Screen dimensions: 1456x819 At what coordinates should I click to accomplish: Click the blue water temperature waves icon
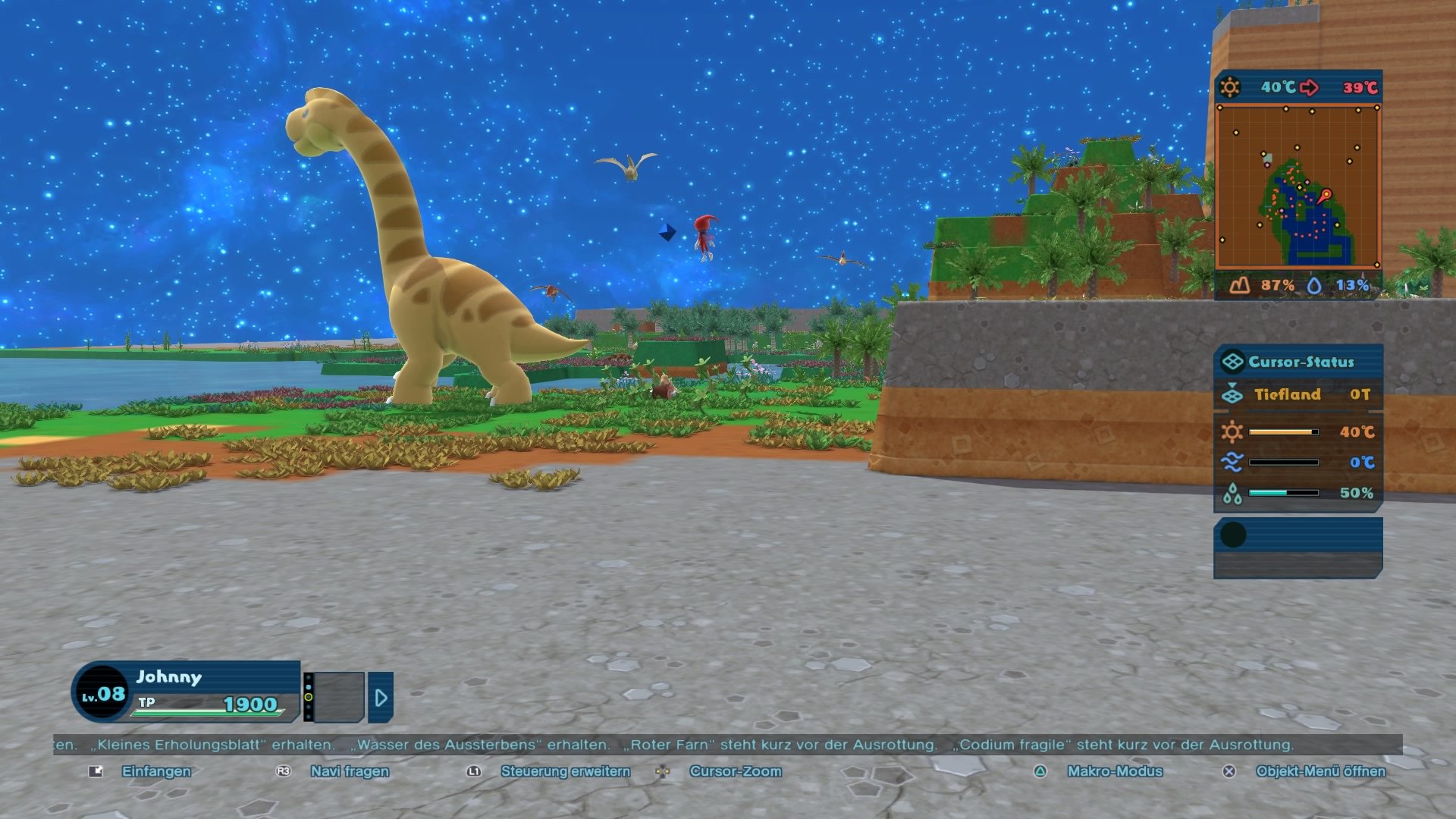1233,460
